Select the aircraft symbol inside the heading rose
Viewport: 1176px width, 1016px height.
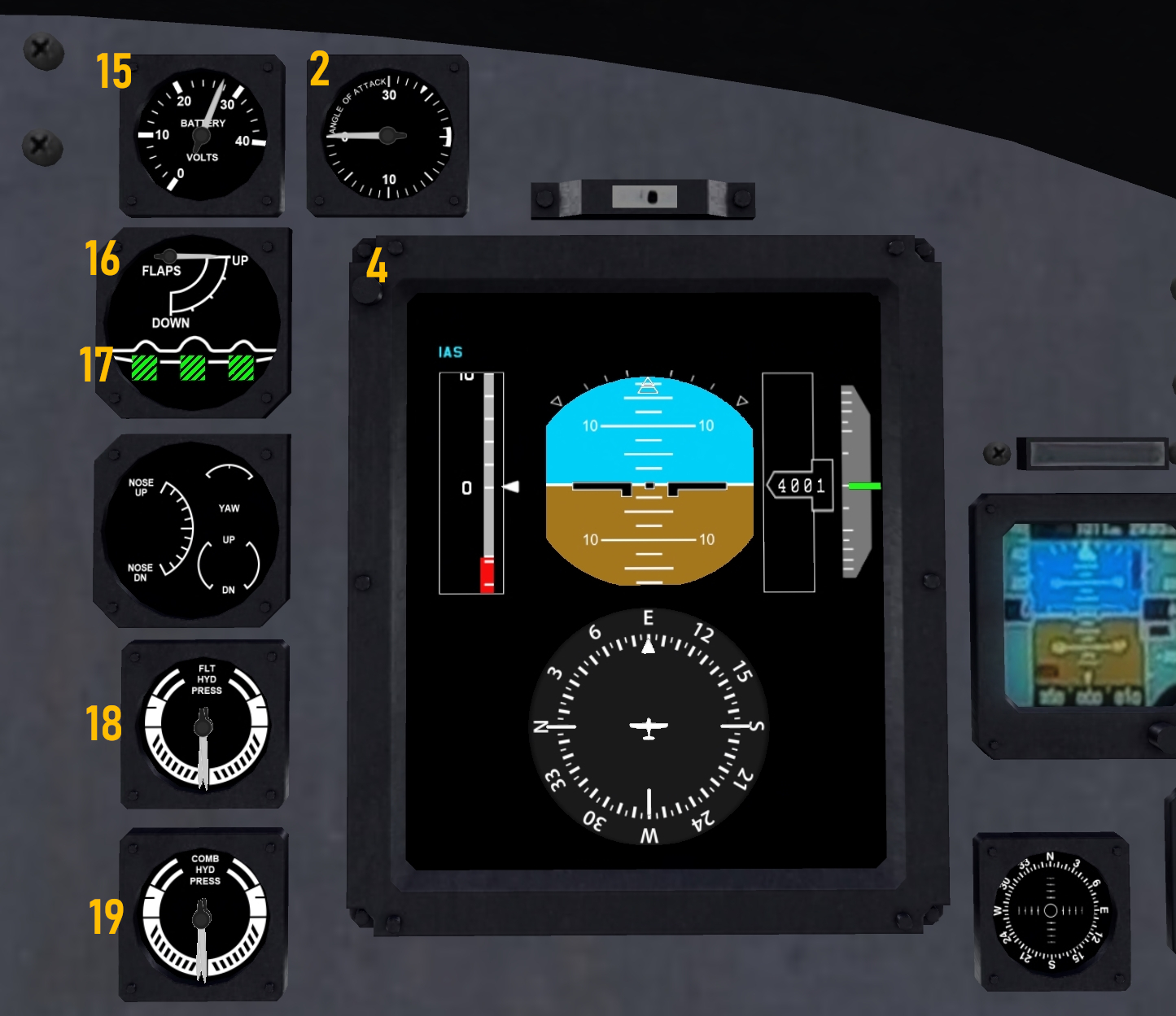(x=647, y=728)
